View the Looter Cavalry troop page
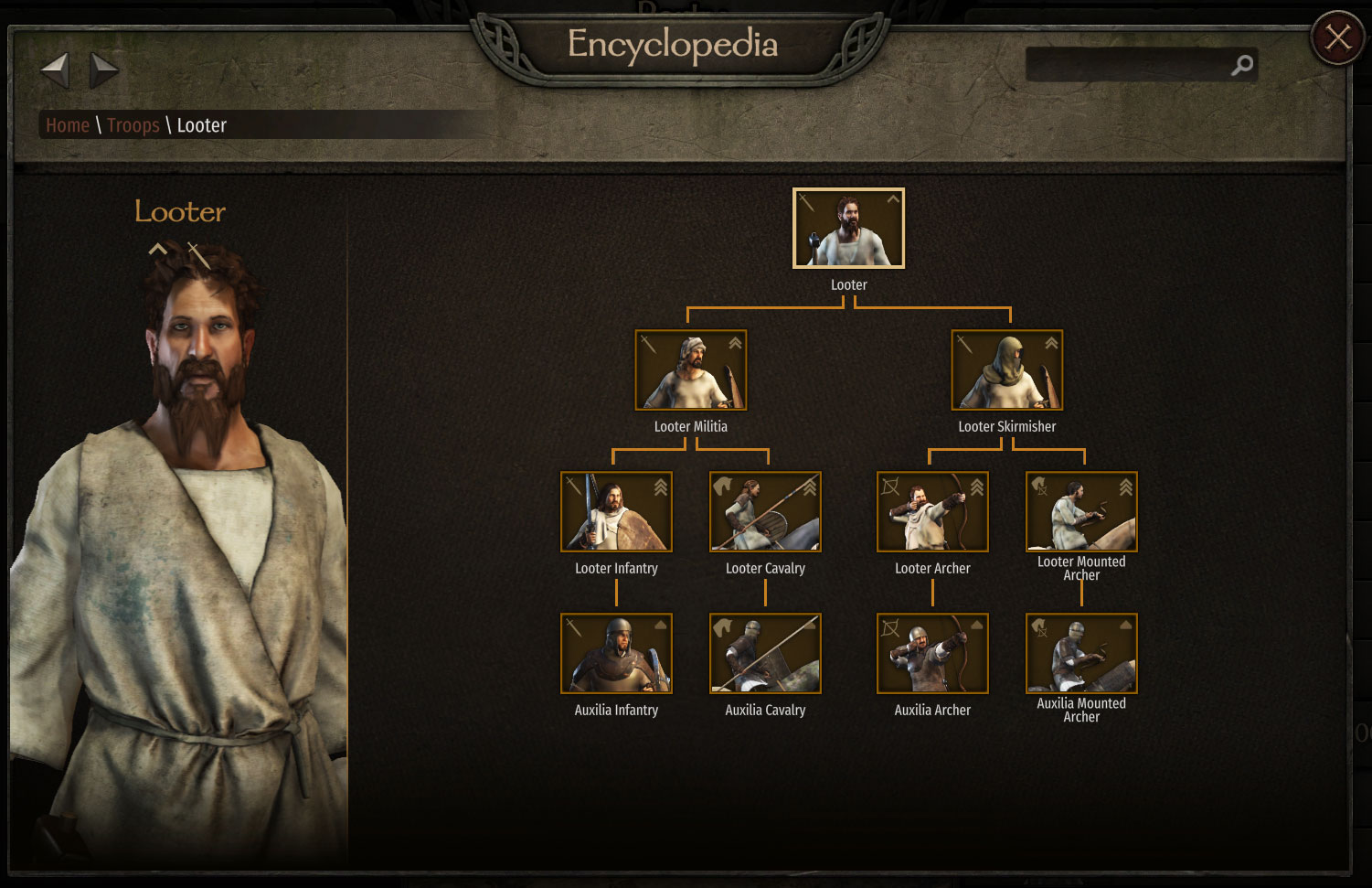 pos(765,512)
